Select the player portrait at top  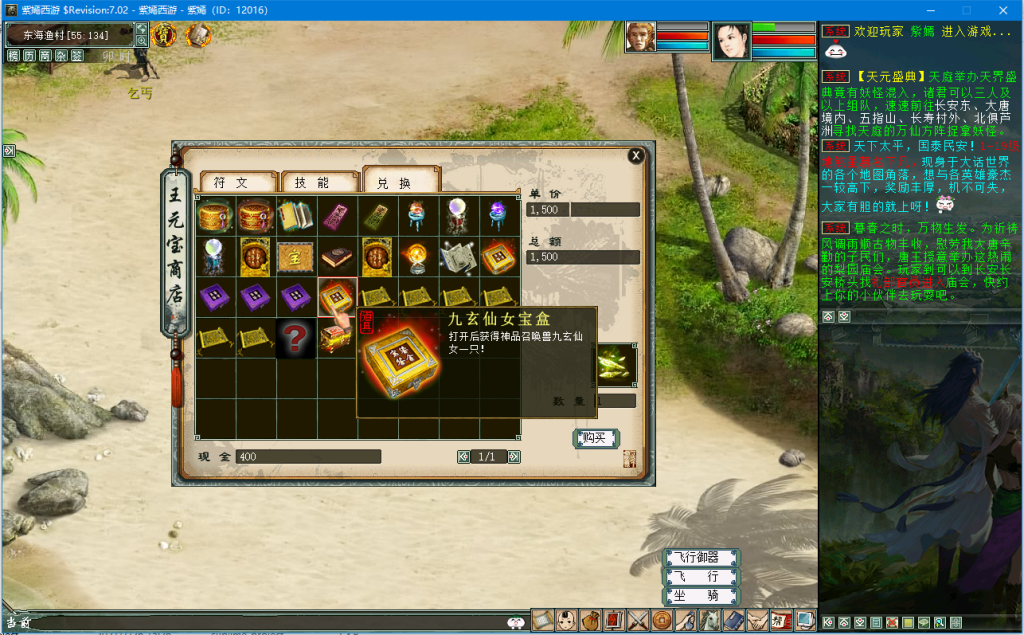point(730,41)
